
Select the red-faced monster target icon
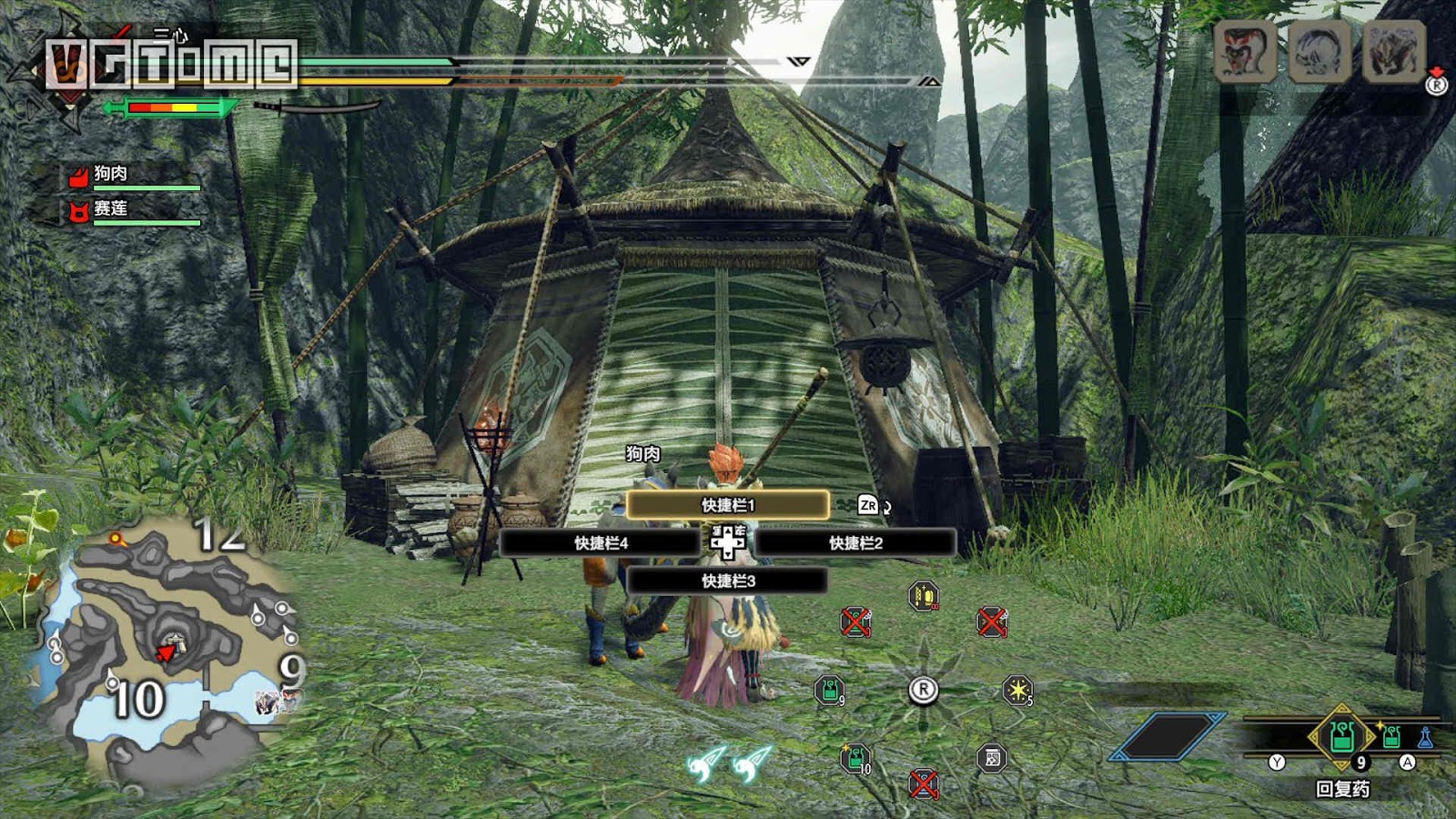click(x=1244, y=52)
